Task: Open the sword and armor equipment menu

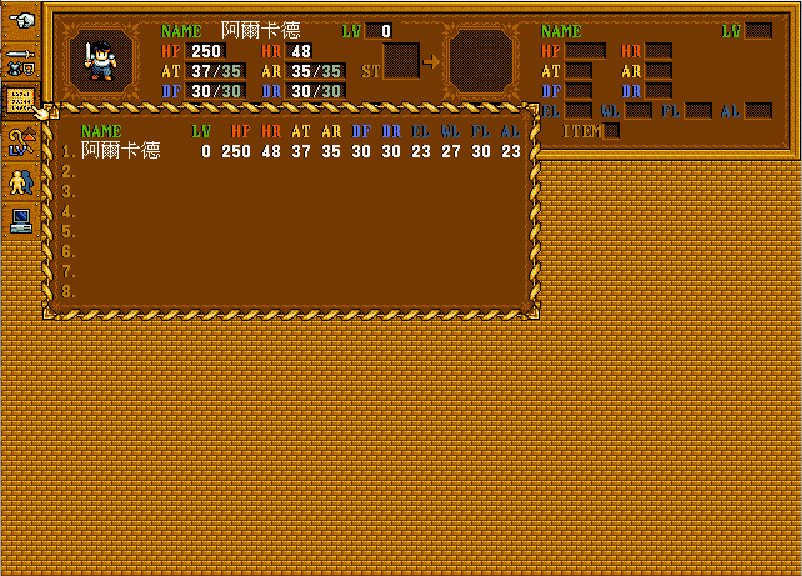Action: coord(20,60)
